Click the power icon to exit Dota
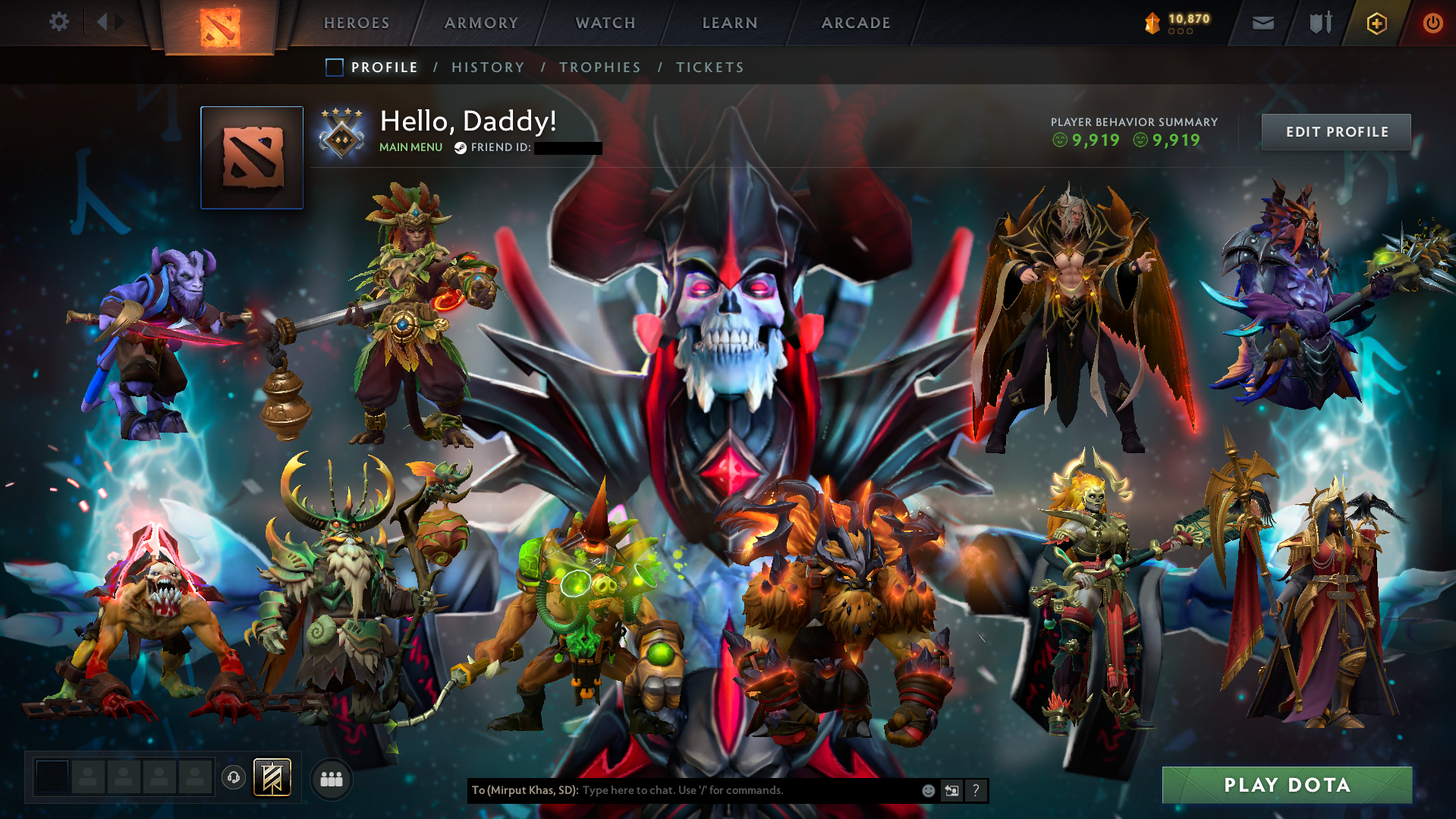1456x819 pixels. [x=1432, y=23]
